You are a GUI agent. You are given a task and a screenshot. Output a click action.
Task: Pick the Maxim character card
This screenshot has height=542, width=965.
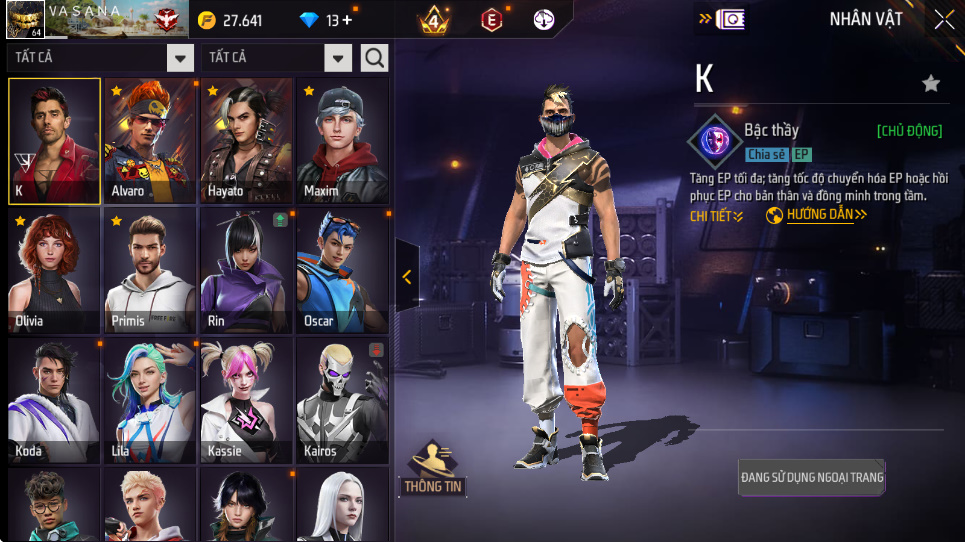pos(343,141)
